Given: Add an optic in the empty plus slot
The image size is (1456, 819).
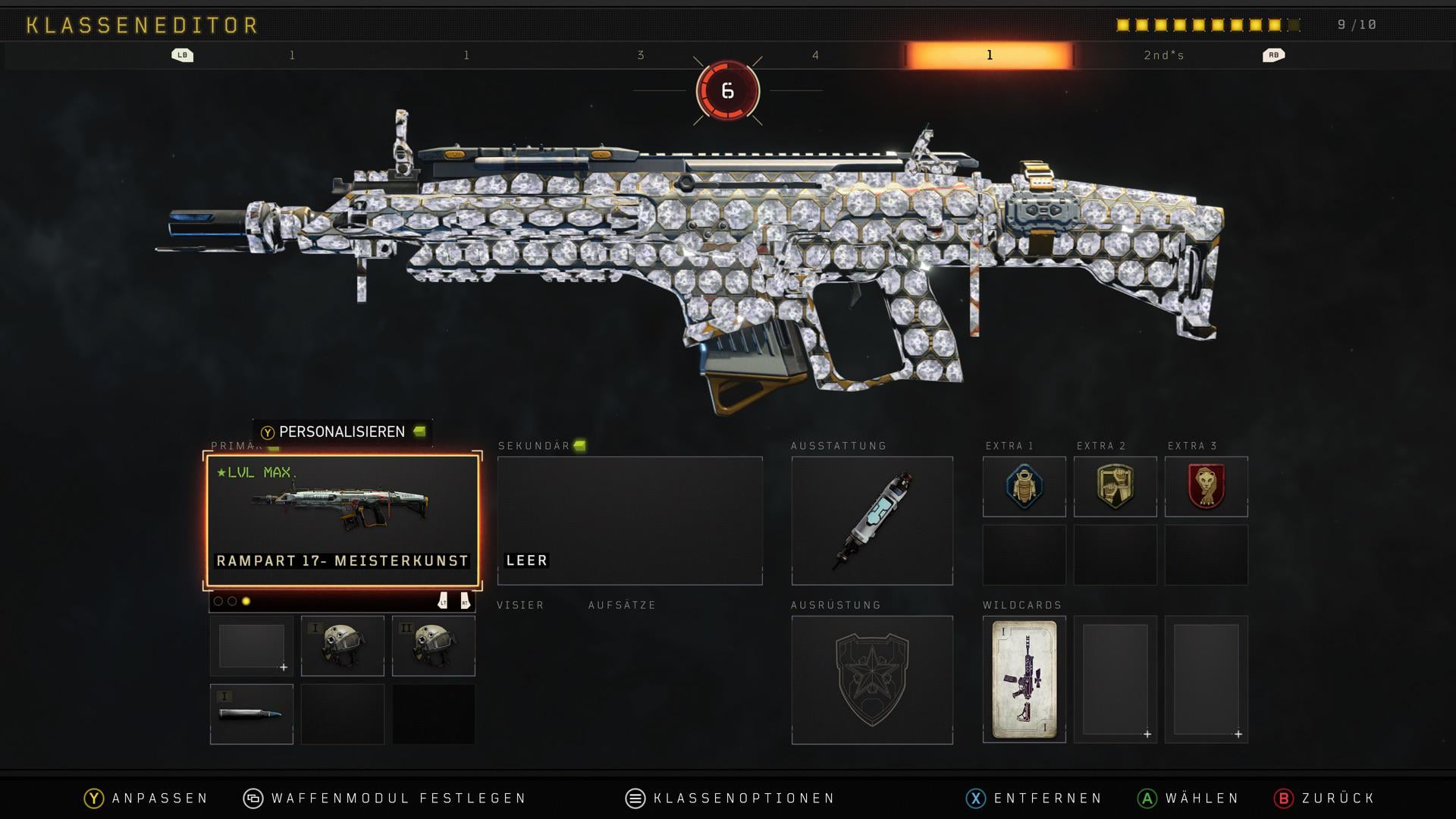Looking at the screenshot, I should pos(251,645).
